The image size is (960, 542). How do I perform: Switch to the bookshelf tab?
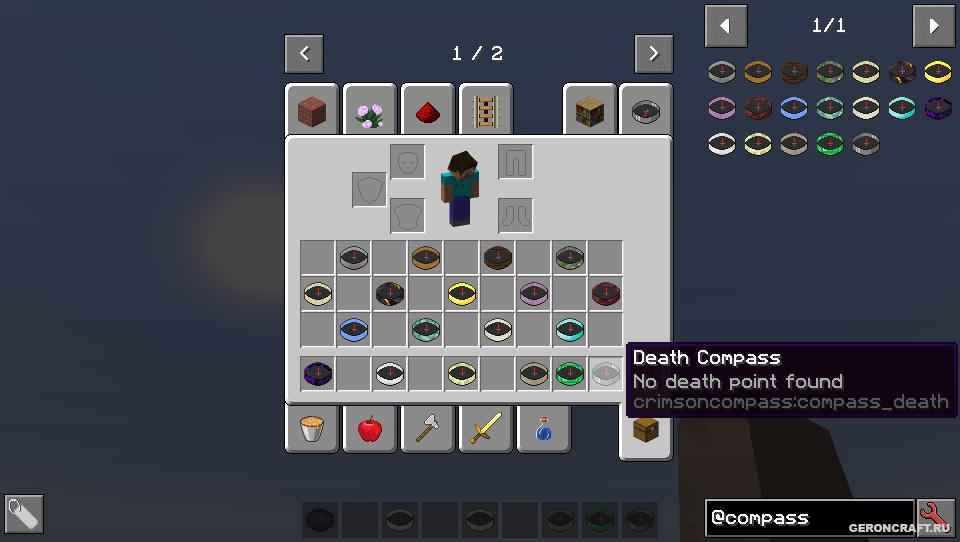pyautogui.click(x=590, y=111)
